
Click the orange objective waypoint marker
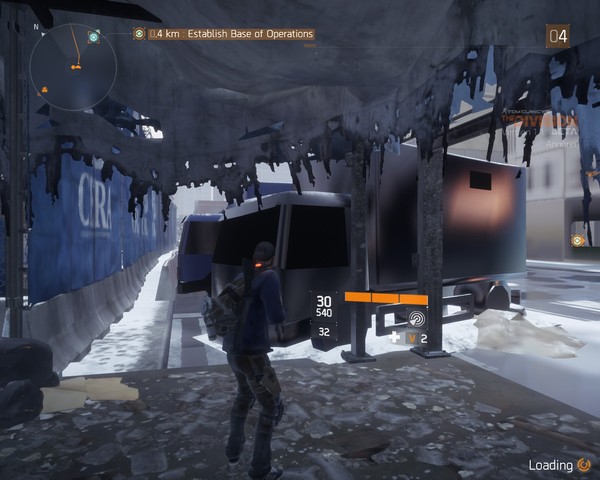[x=579, y=240]
